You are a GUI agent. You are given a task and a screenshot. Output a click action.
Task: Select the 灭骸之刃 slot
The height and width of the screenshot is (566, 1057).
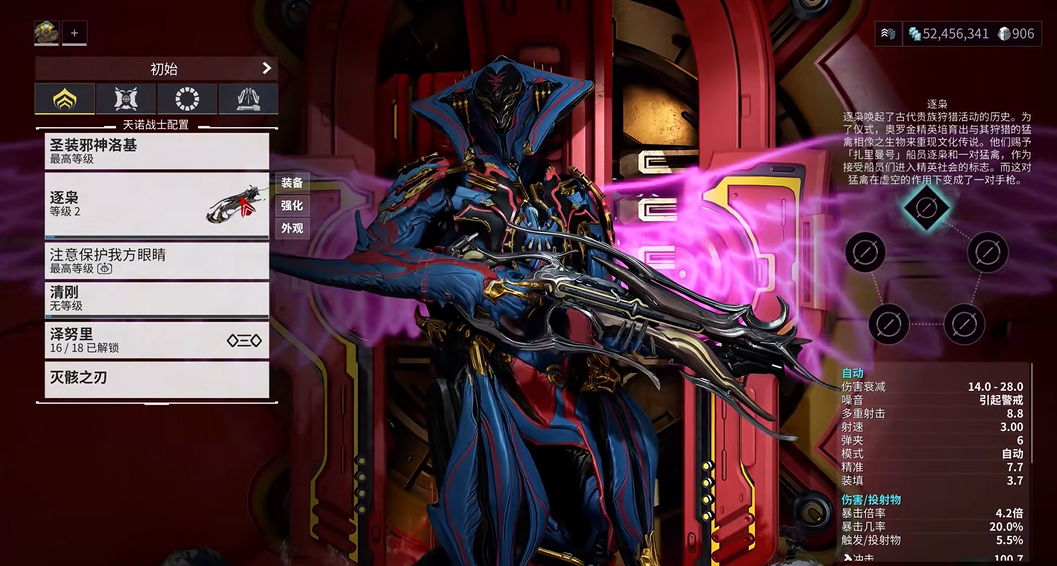pyautogui.click(x=156, y=379)
